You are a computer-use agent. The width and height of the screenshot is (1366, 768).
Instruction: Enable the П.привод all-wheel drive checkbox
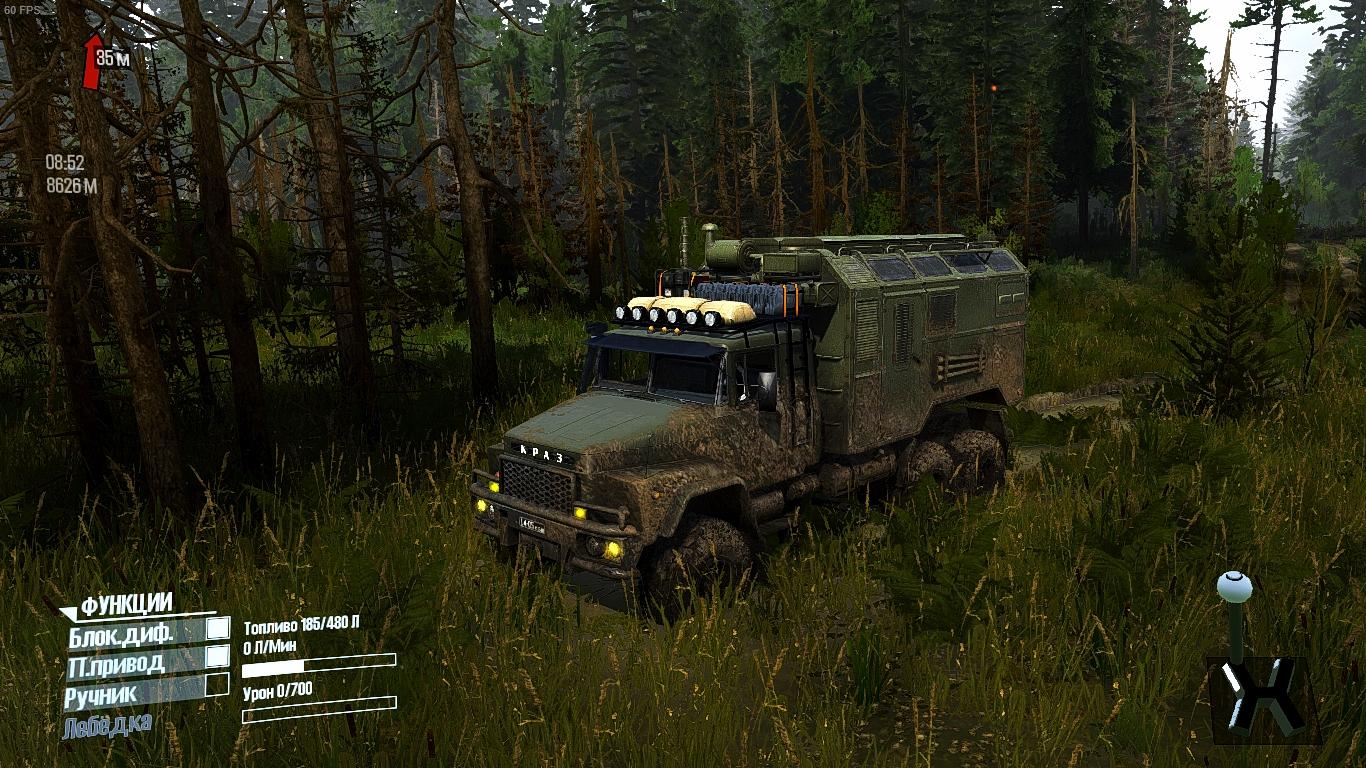click(x=217, y=657)
